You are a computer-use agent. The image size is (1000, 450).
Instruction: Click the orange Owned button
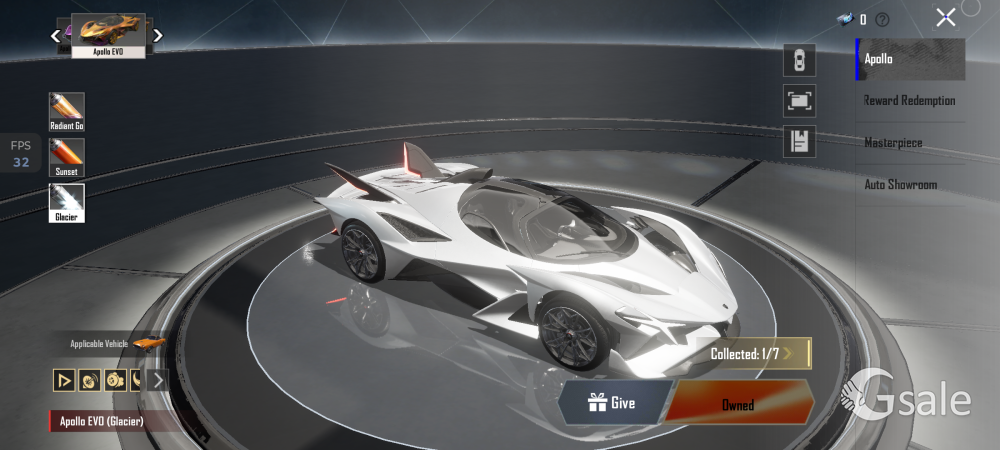tap(738, 404)
